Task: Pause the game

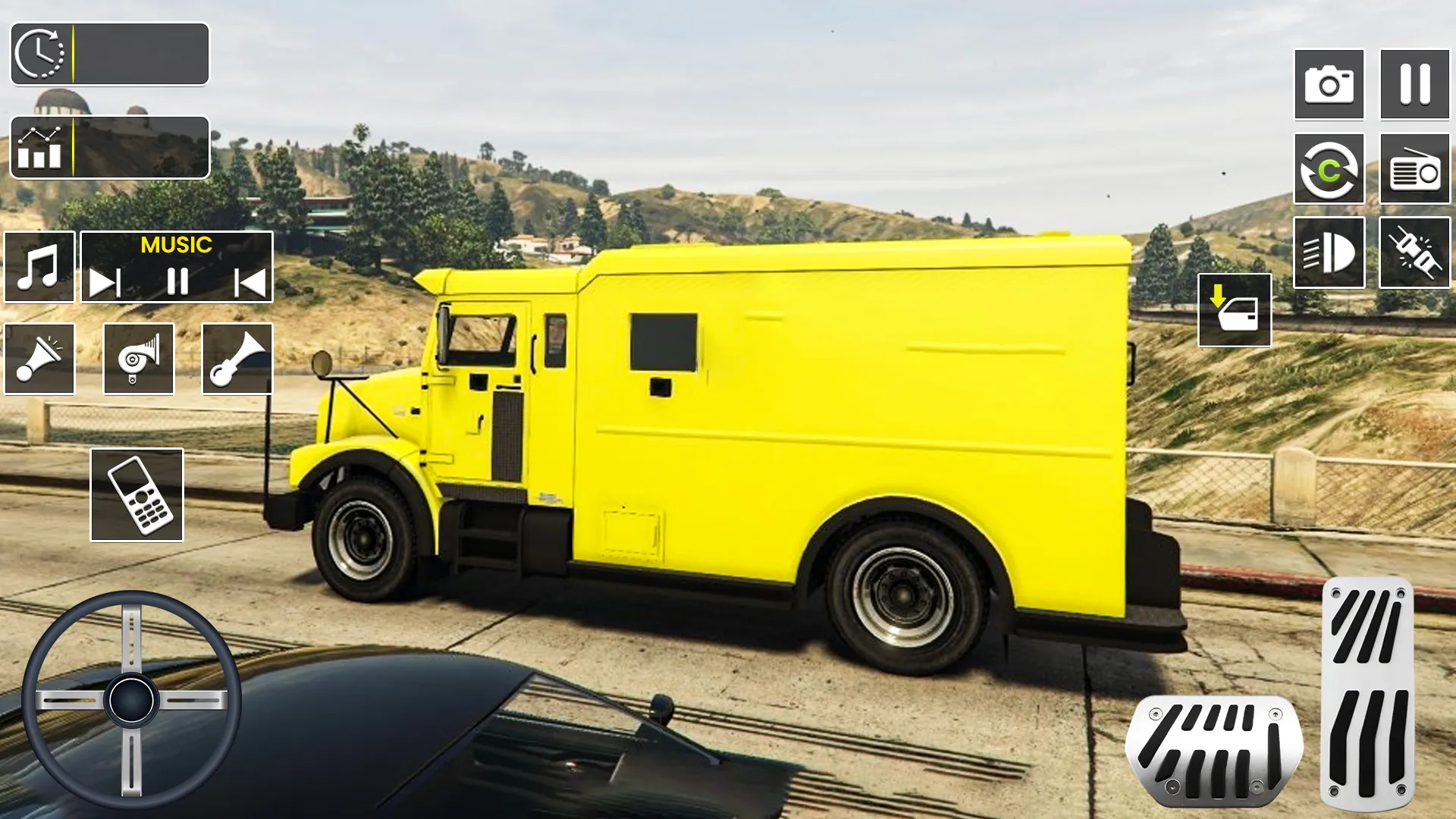Action: click(1412, 83)
